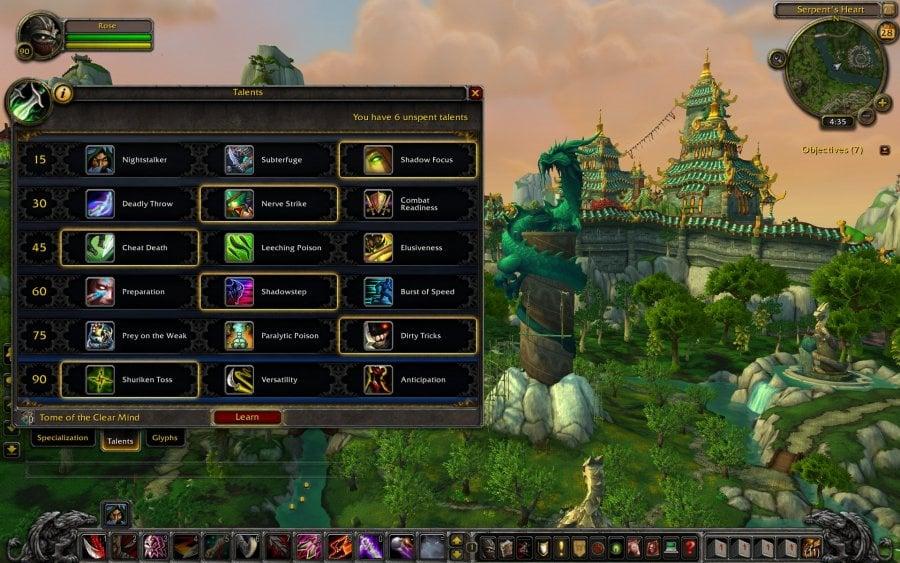Choose the Cheat Death talent

click(x=130, y=248)
